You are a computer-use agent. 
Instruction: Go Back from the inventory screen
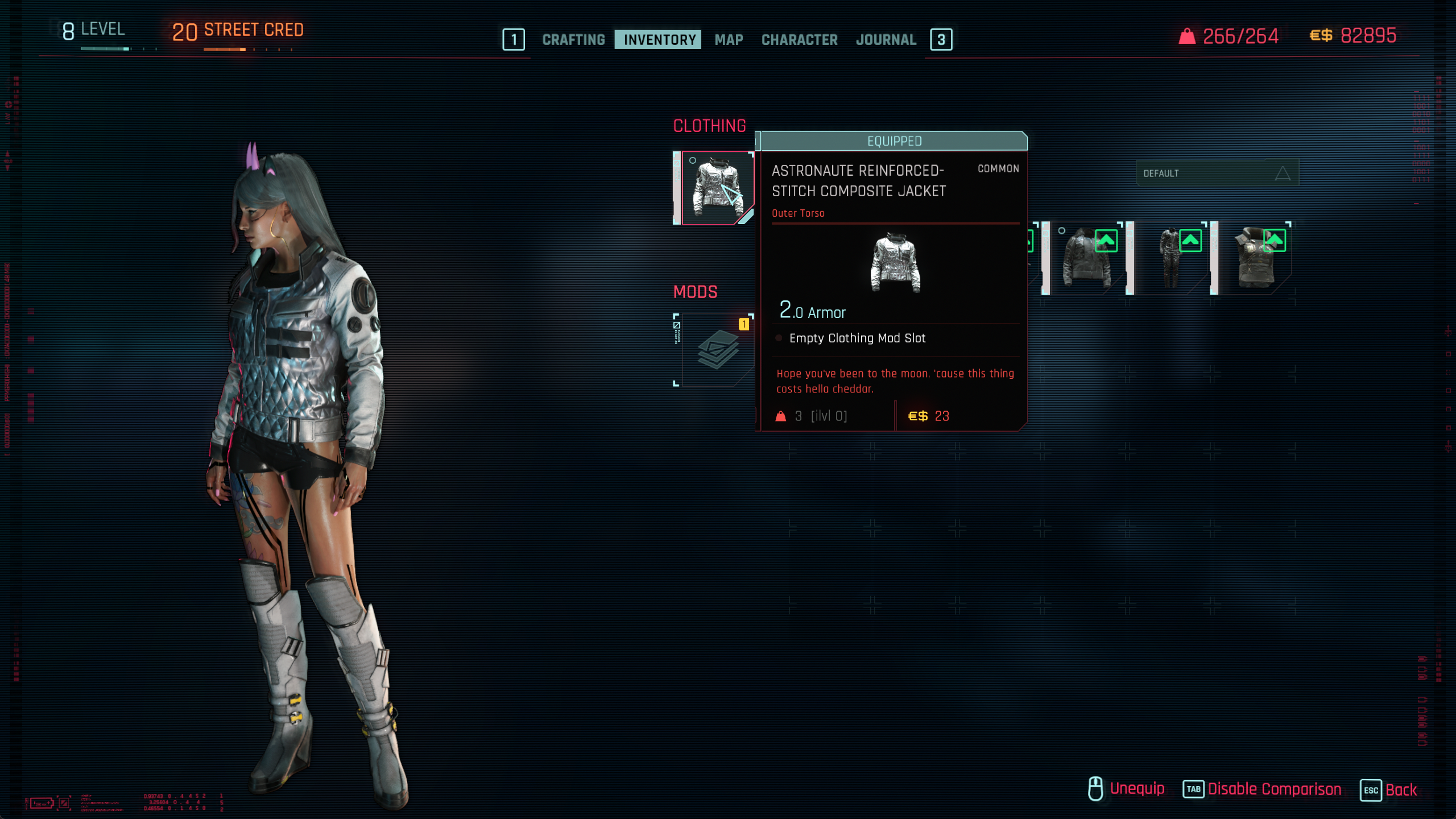tap(1400, 790)
